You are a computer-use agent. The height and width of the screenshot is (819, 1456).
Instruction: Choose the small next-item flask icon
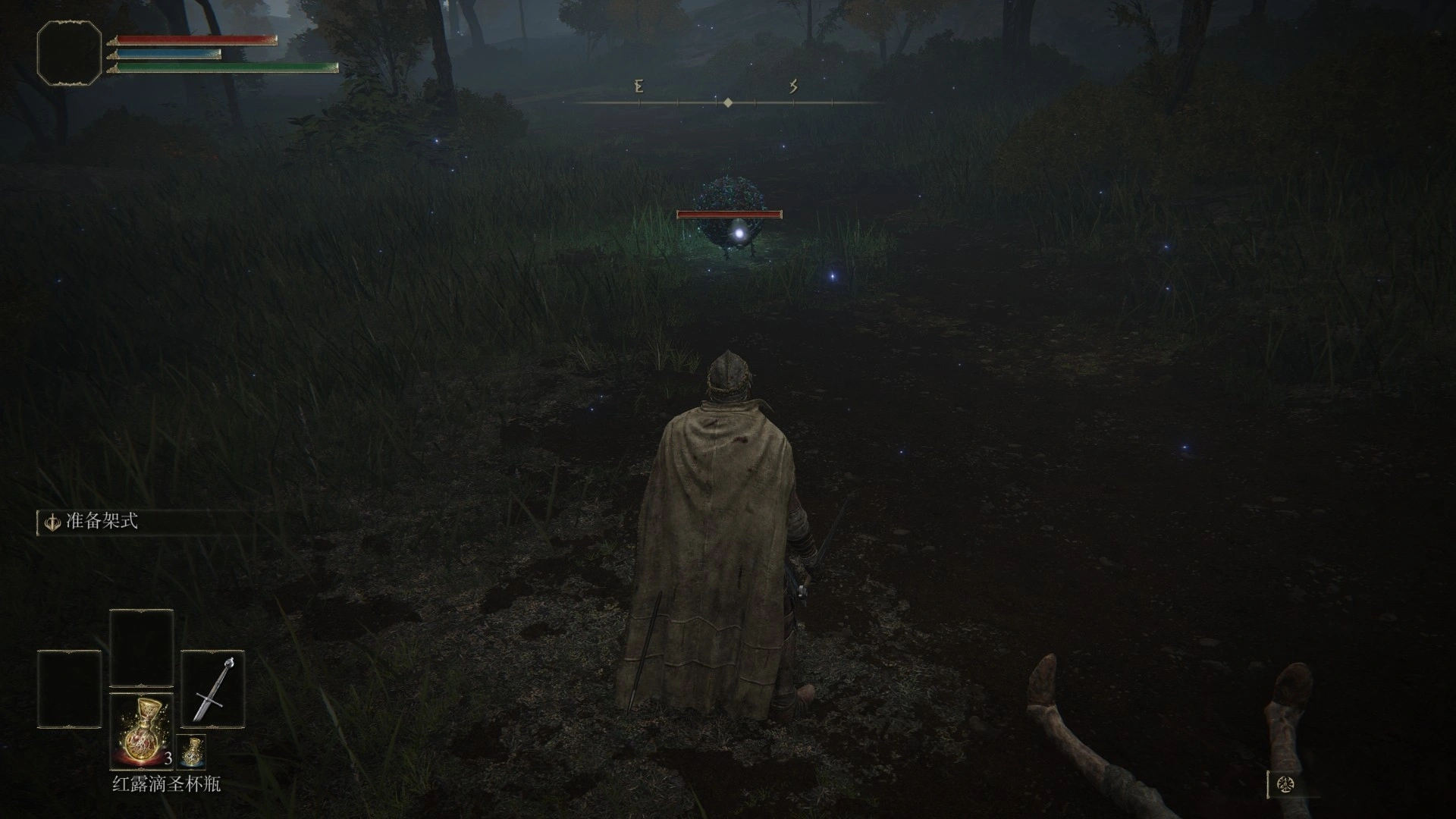pos(191,751)
